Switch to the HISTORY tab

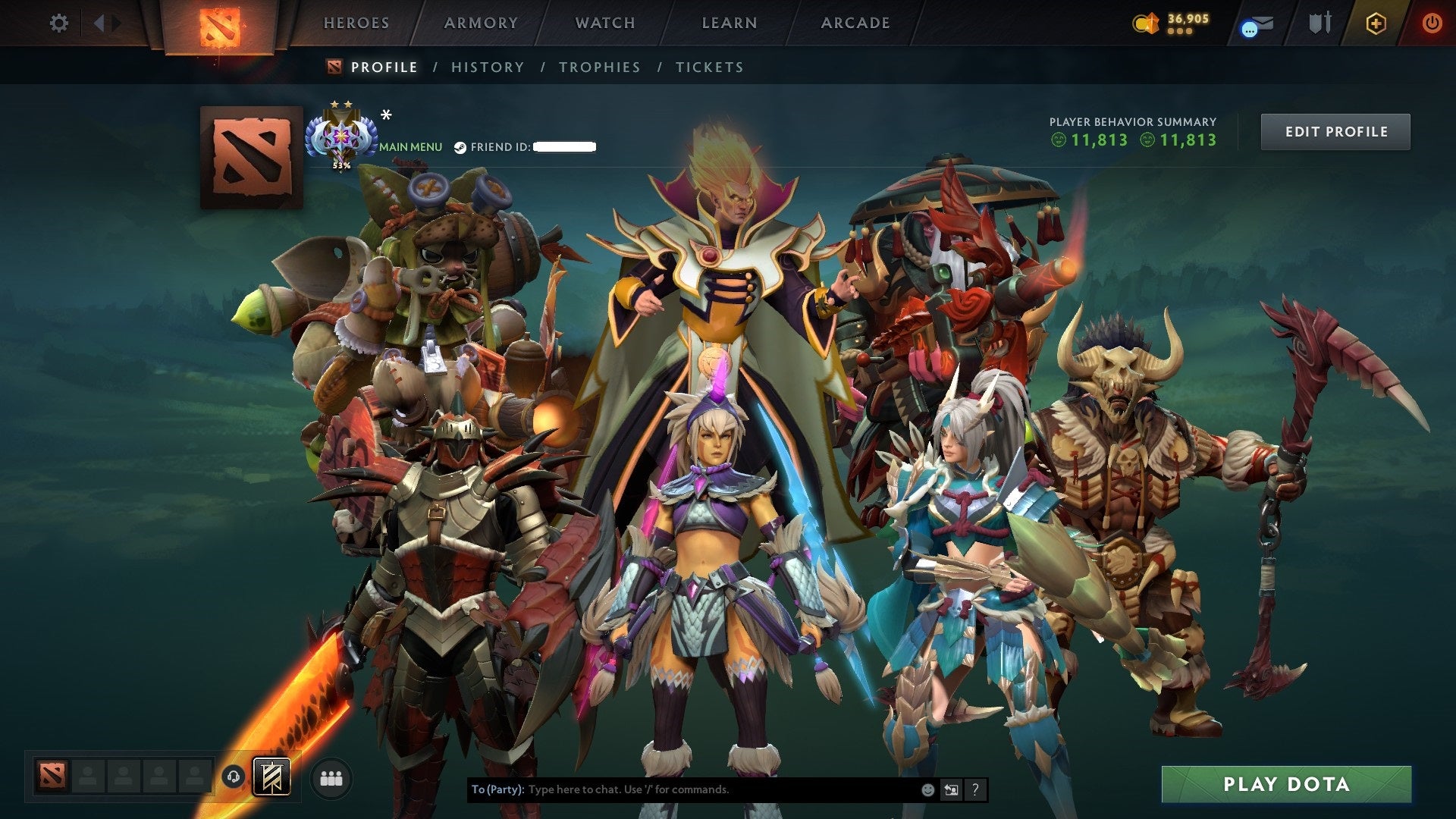[x=487, y=67]
